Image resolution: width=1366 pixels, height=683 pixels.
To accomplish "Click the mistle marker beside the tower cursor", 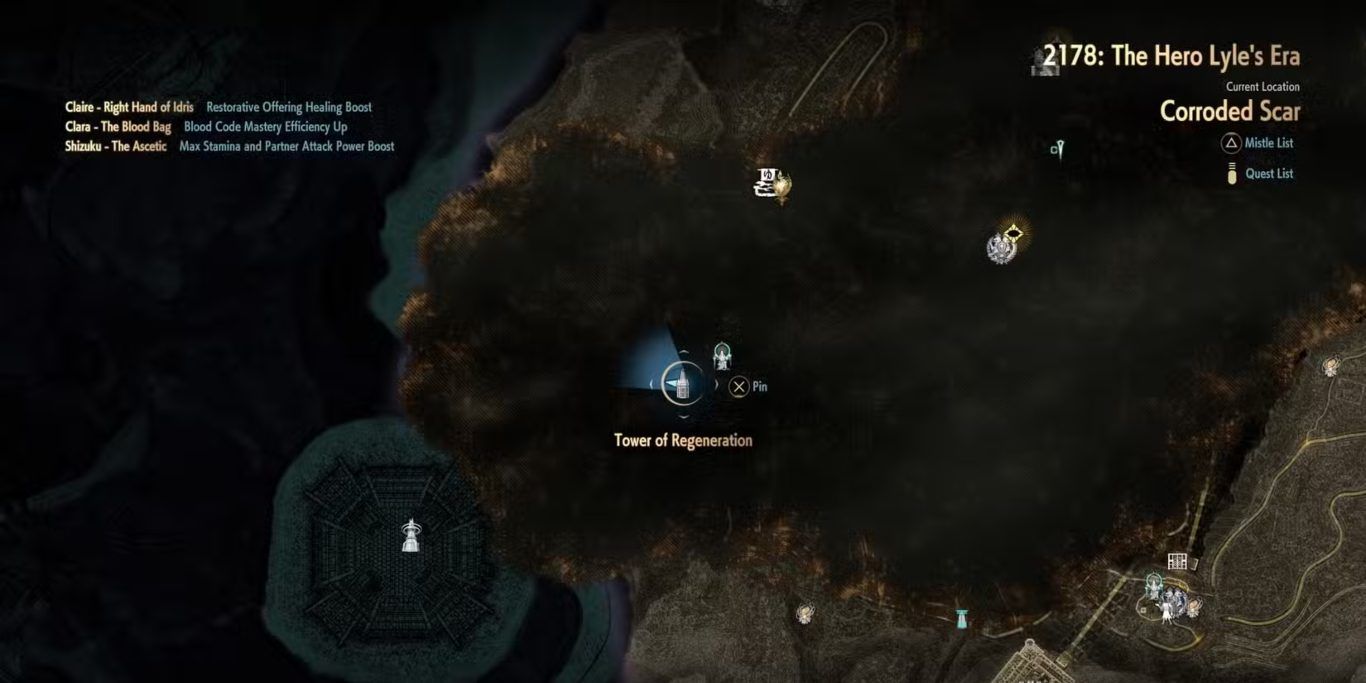I will [723, 356].
